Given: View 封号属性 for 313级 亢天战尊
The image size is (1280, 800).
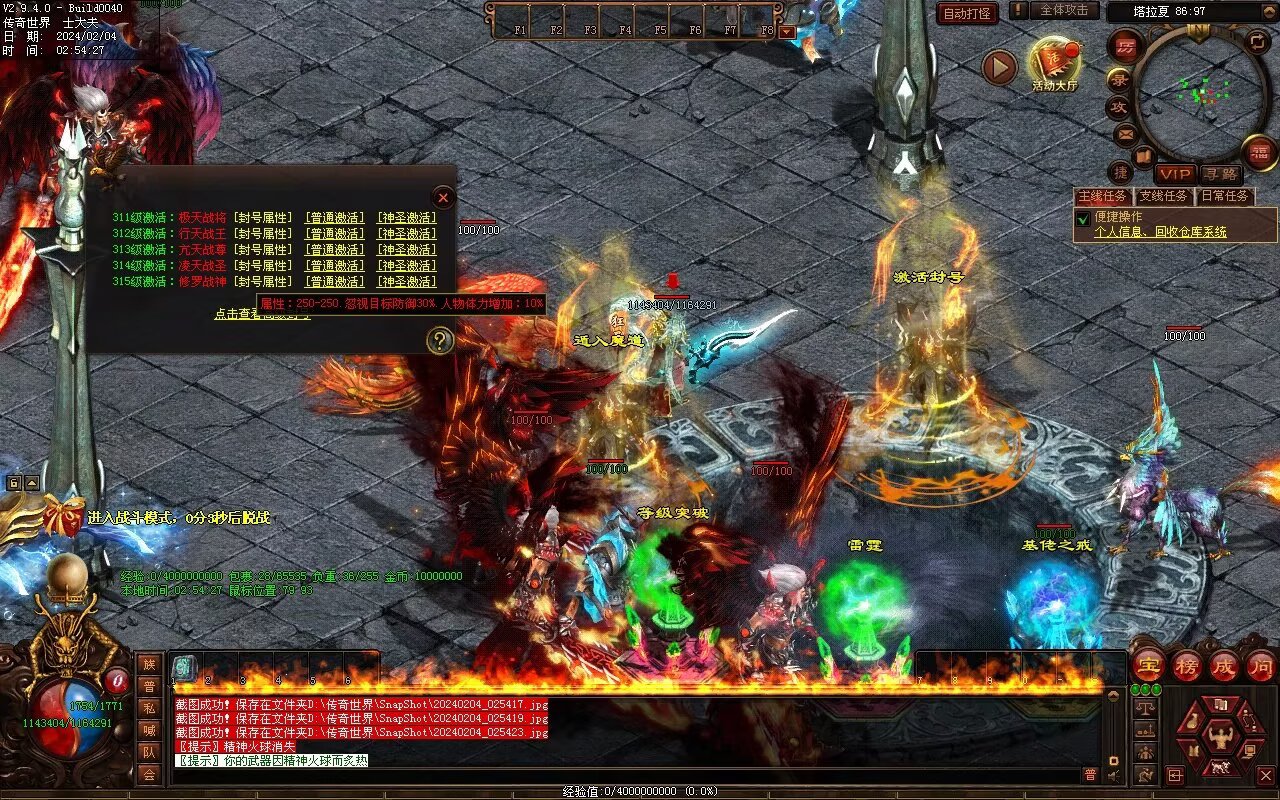Looking at the screenshot, I should click(263, 250).
